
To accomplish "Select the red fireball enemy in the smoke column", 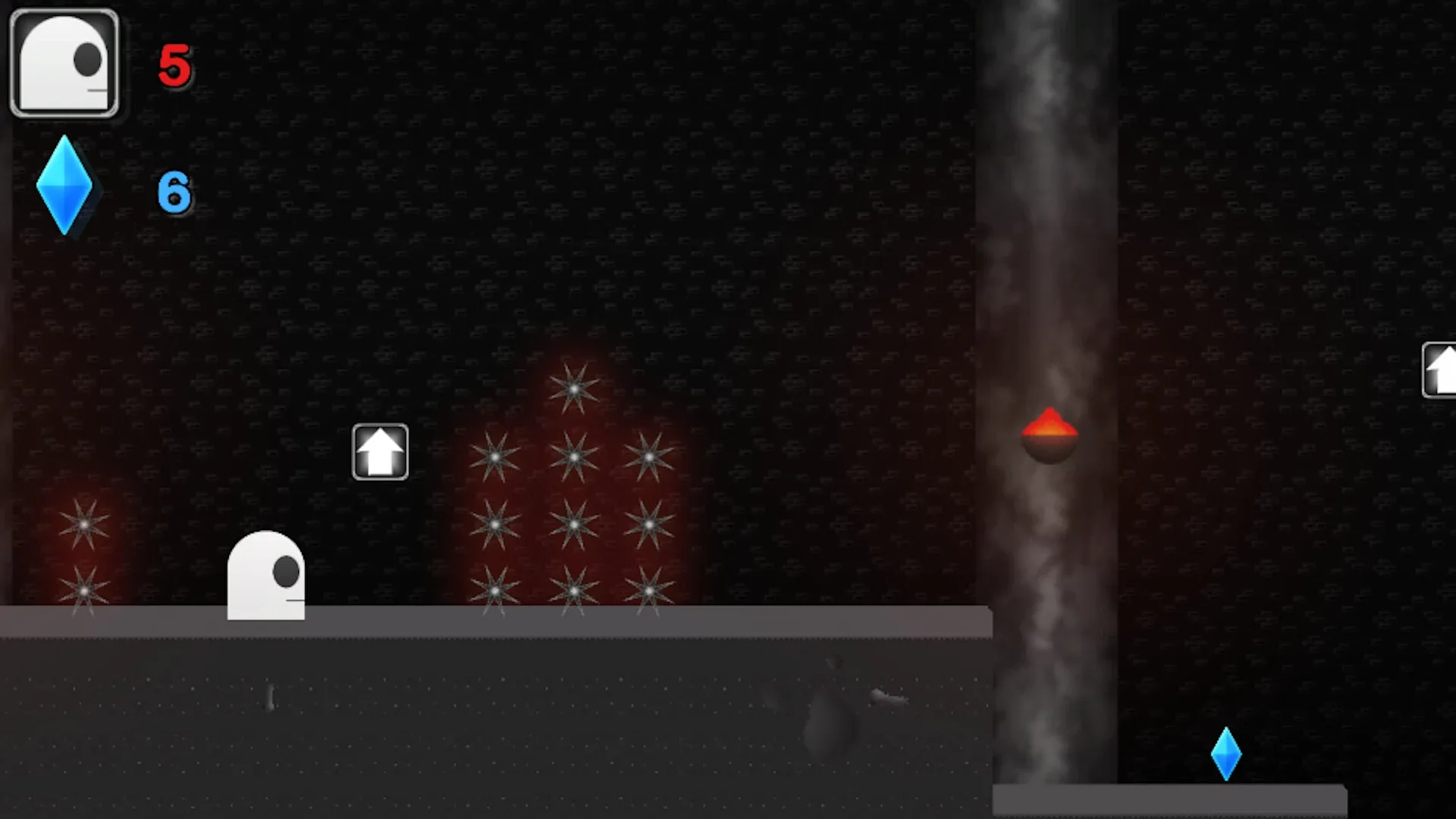I will pos(1049,432).
